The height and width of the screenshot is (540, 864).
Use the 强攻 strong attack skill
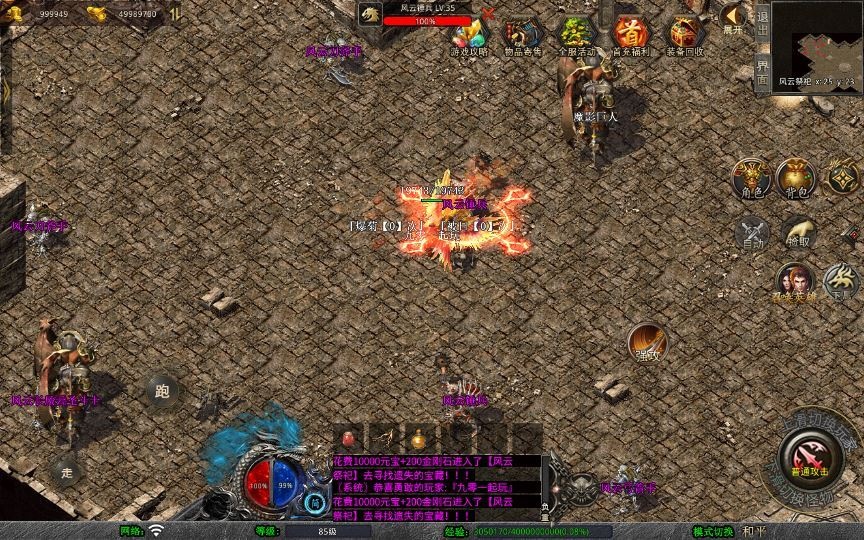[x=648, y=343]
